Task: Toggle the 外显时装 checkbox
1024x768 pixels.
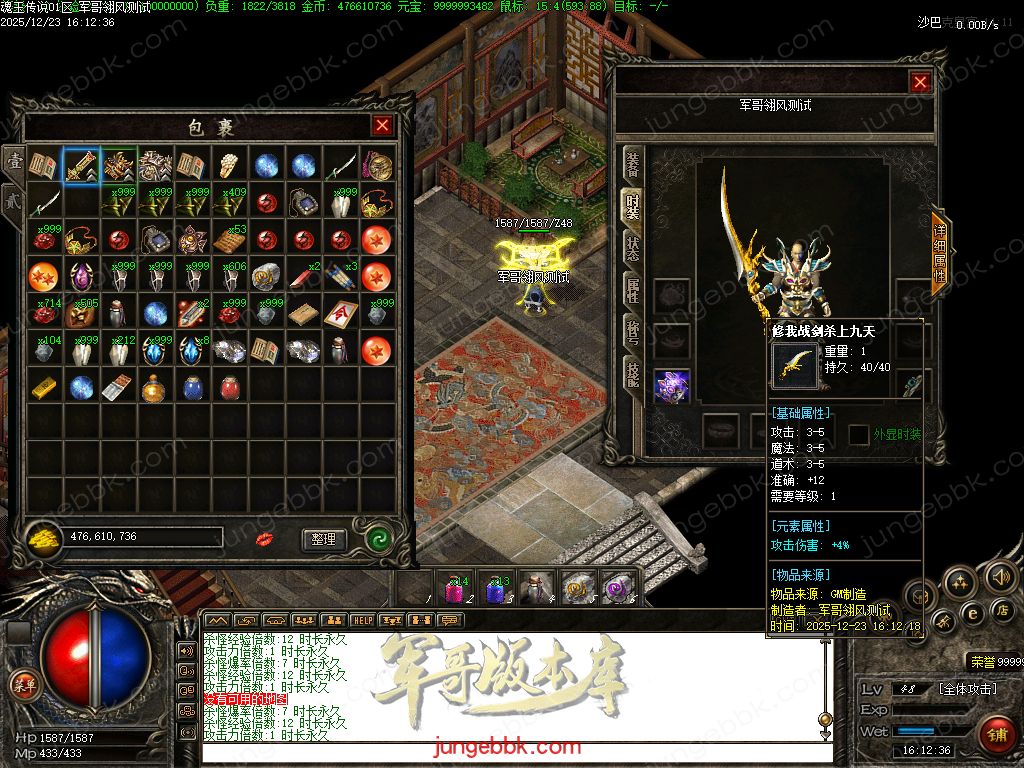Action: [858, 435]
